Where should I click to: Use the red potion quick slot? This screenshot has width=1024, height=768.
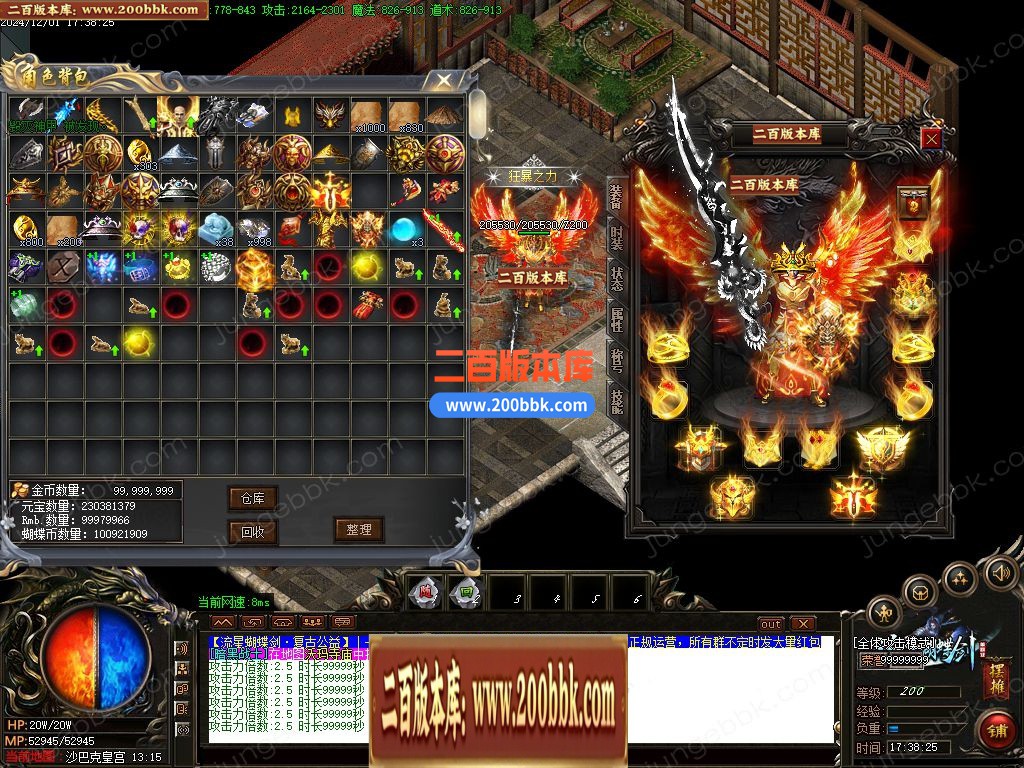[425, 593]
